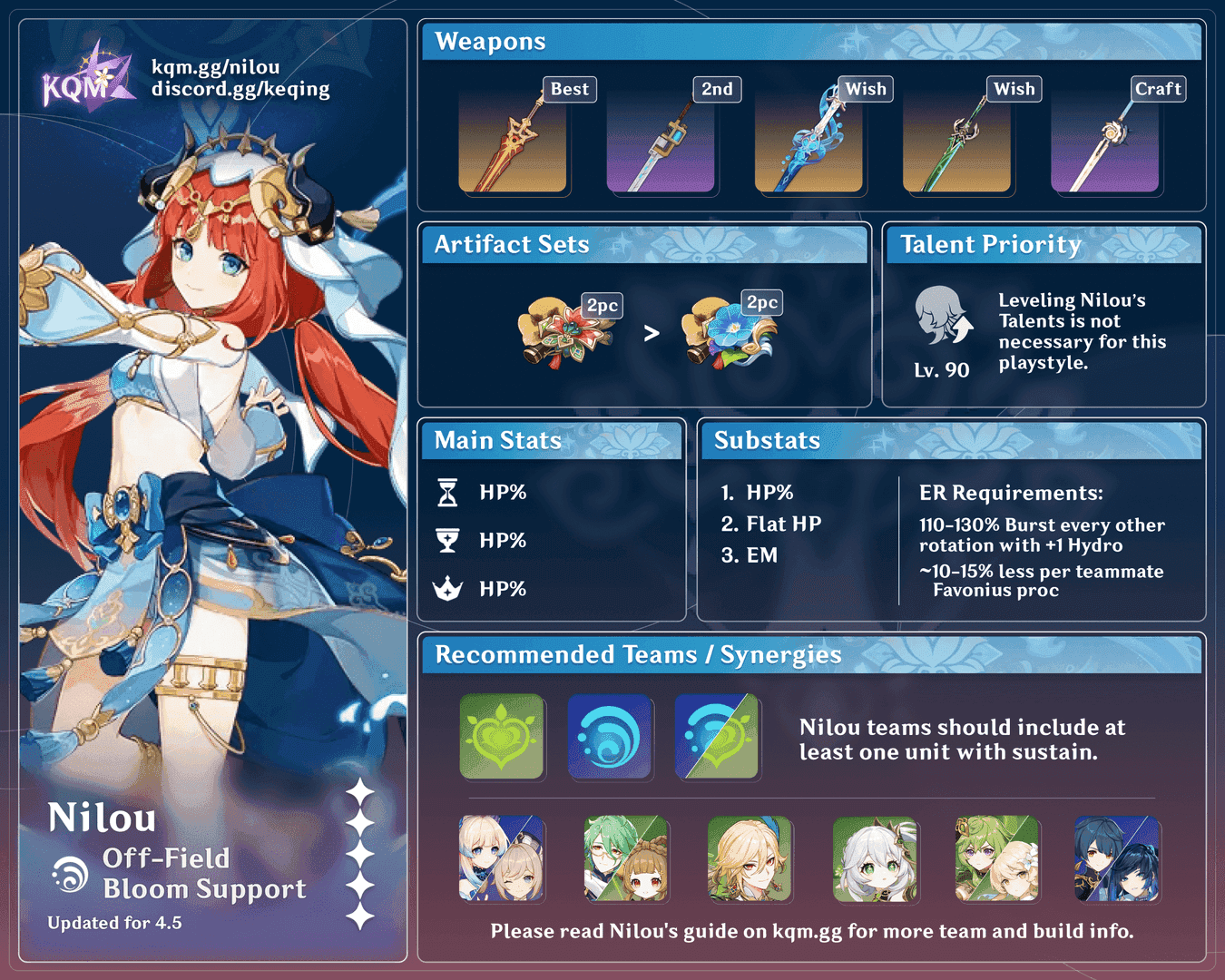Screen dimensions: 1225x980
Task: Select the split Hydro-Dendro element icon
Action: pos(717,737)
